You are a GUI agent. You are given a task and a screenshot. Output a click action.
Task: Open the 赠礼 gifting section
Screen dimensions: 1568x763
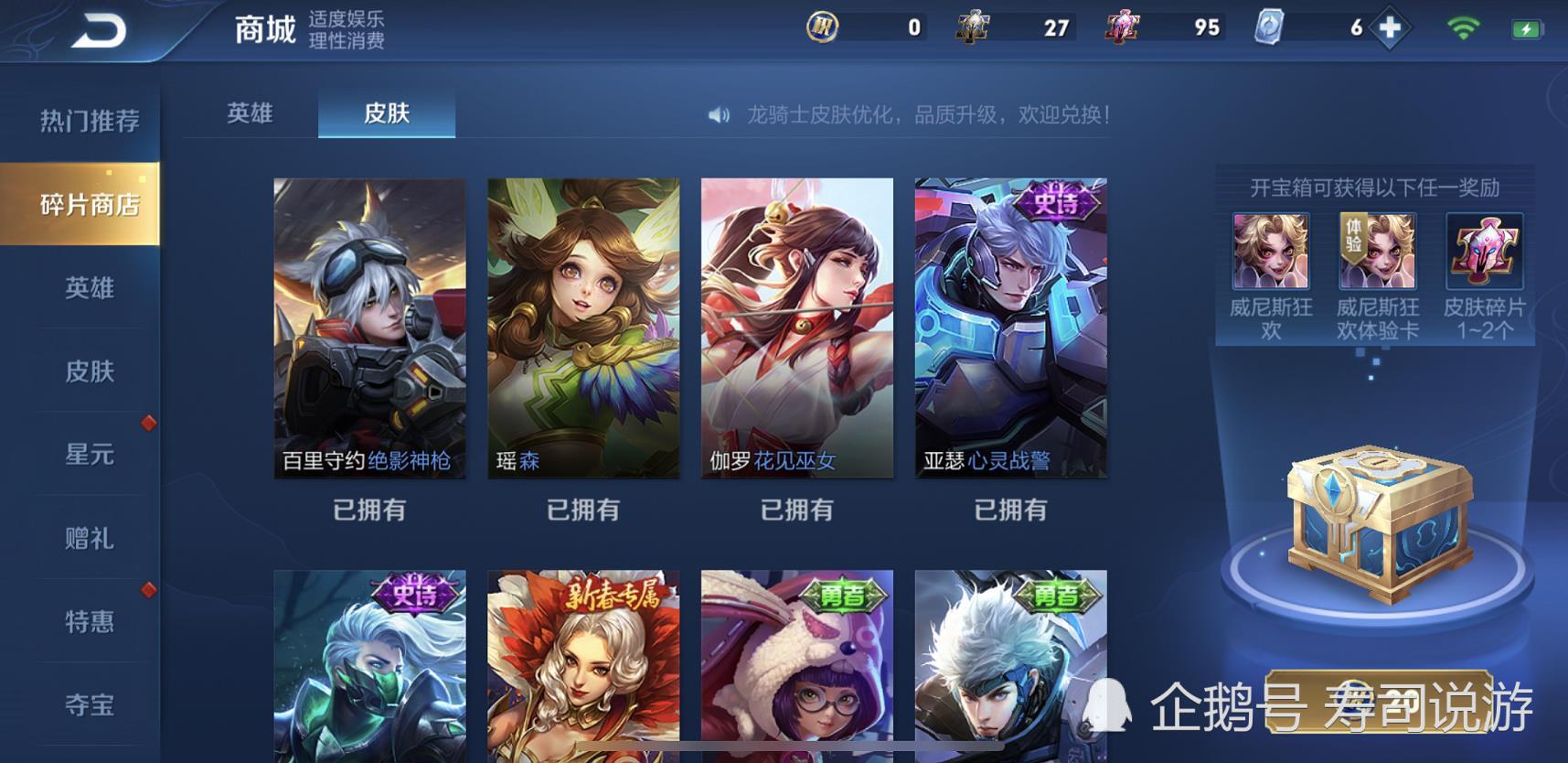pyautogui.click(x=89, y=538)
